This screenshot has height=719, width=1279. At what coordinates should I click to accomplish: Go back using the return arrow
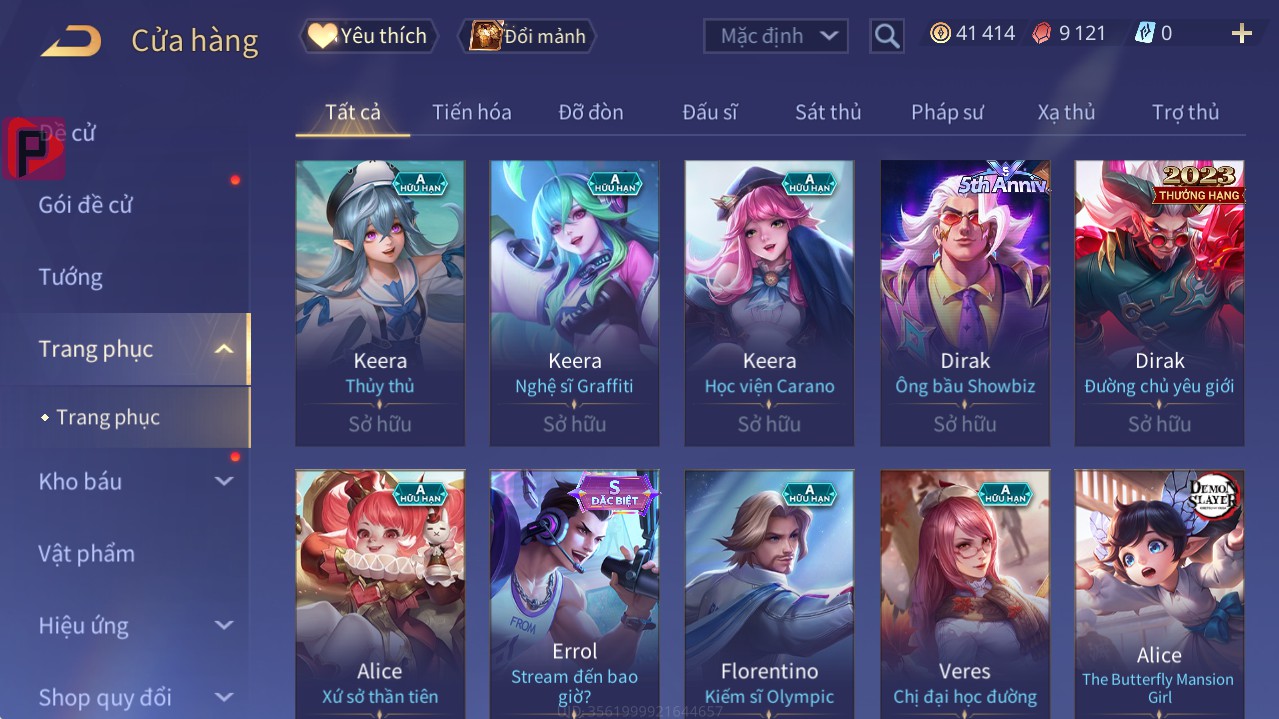(71, 41)
